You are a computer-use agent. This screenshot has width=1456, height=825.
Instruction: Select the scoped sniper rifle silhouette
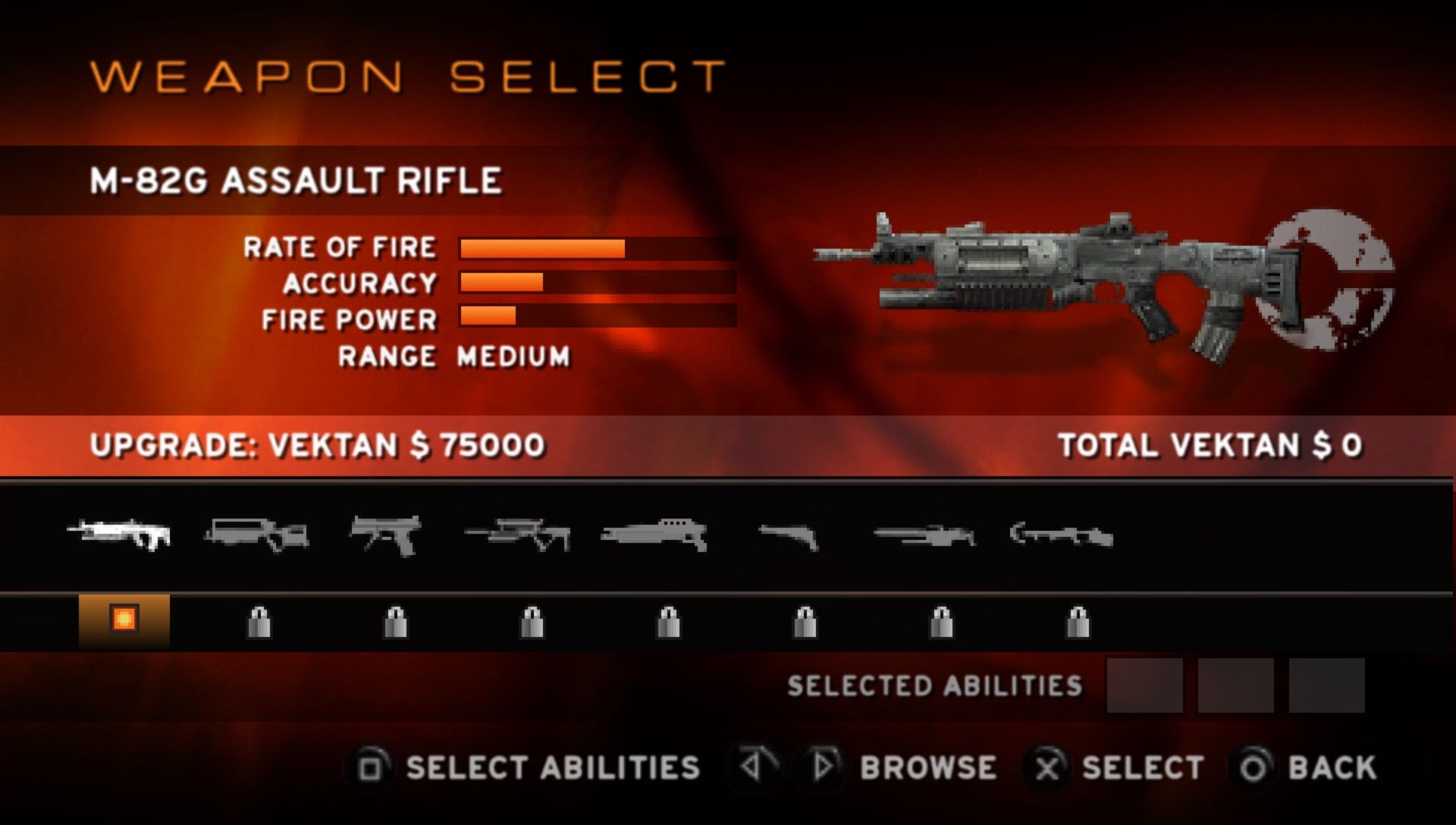tap(519, 535)
